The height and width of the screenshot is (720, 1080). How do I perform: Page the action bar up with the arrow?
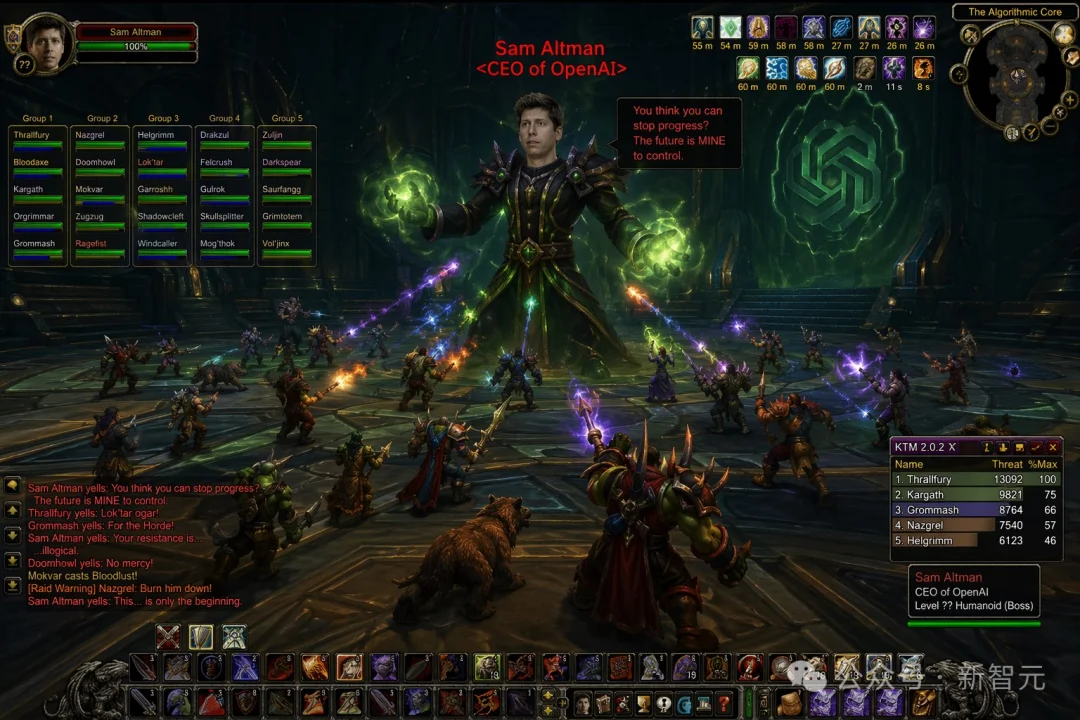pos(547,694)
